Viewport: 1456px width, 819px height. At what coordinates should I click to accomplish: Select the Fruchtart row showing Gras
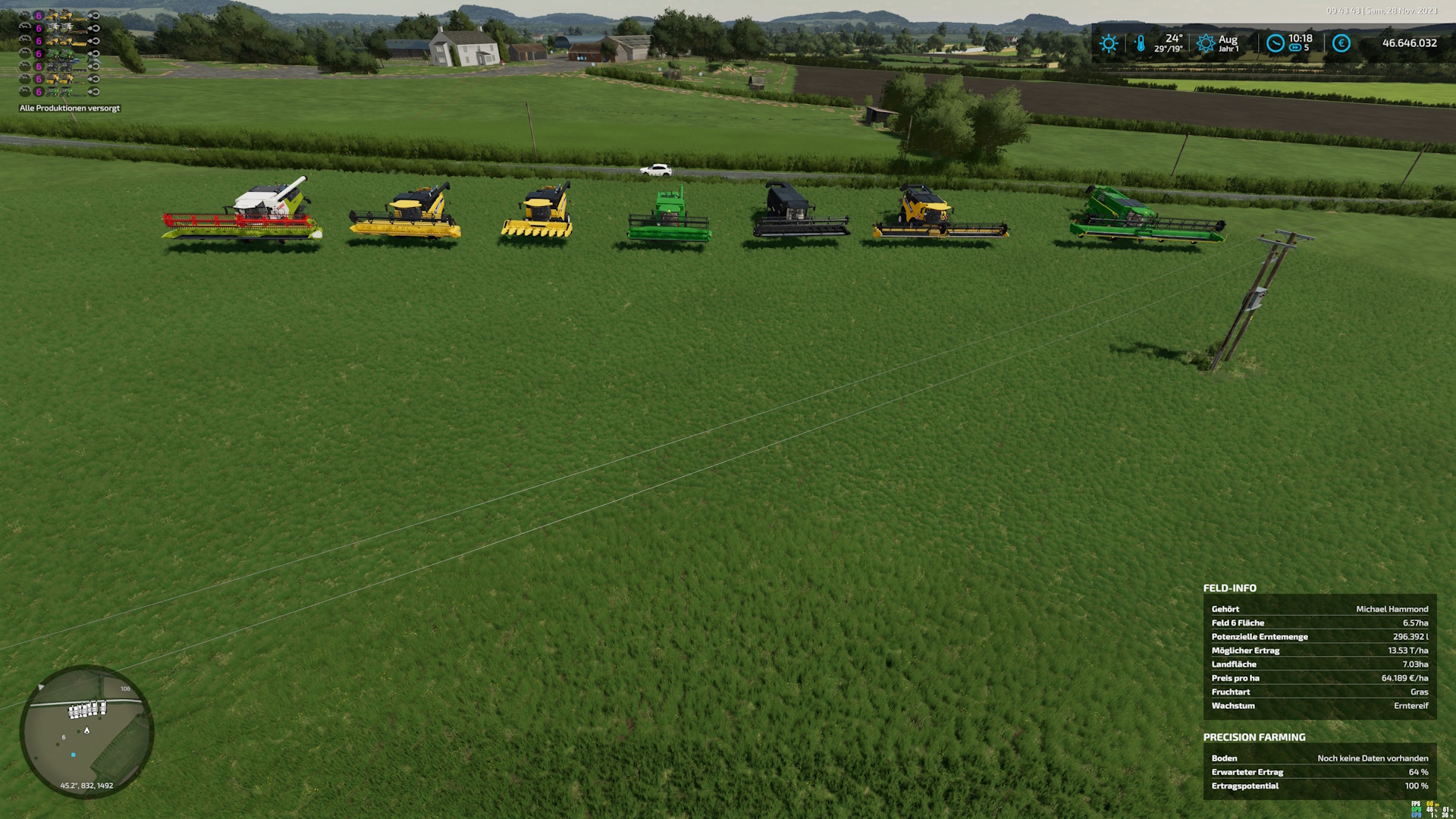[1318, 692]
